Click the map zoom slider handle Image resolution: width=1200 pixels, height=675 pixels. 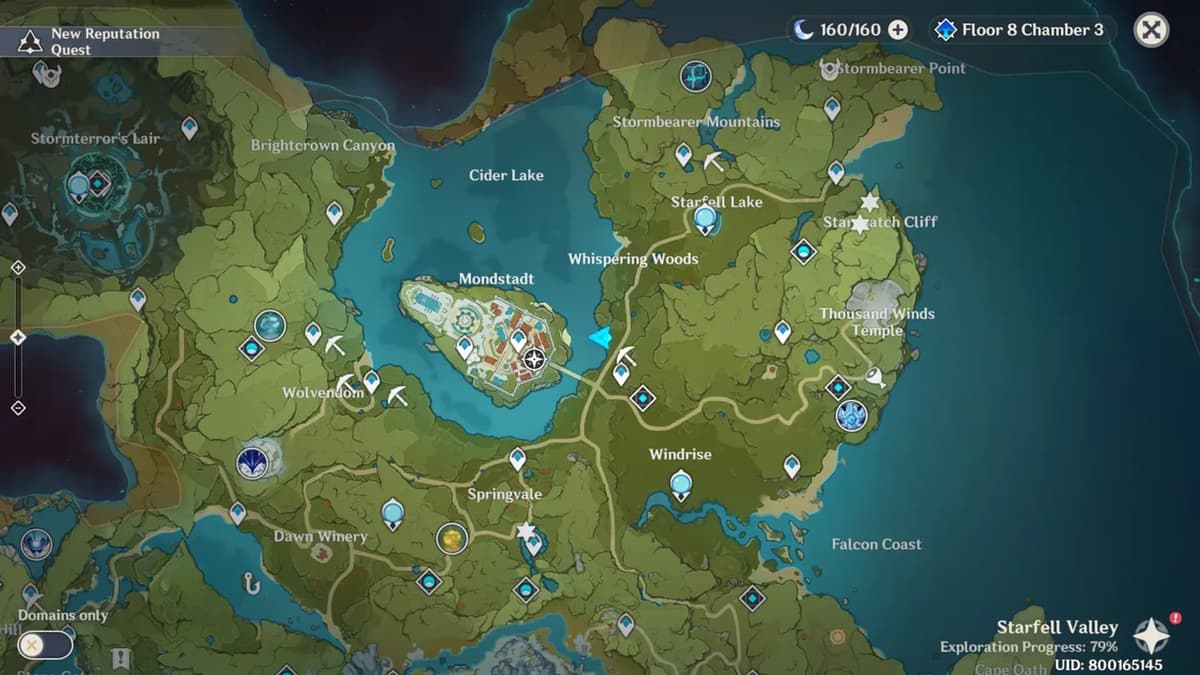[18, 337]
